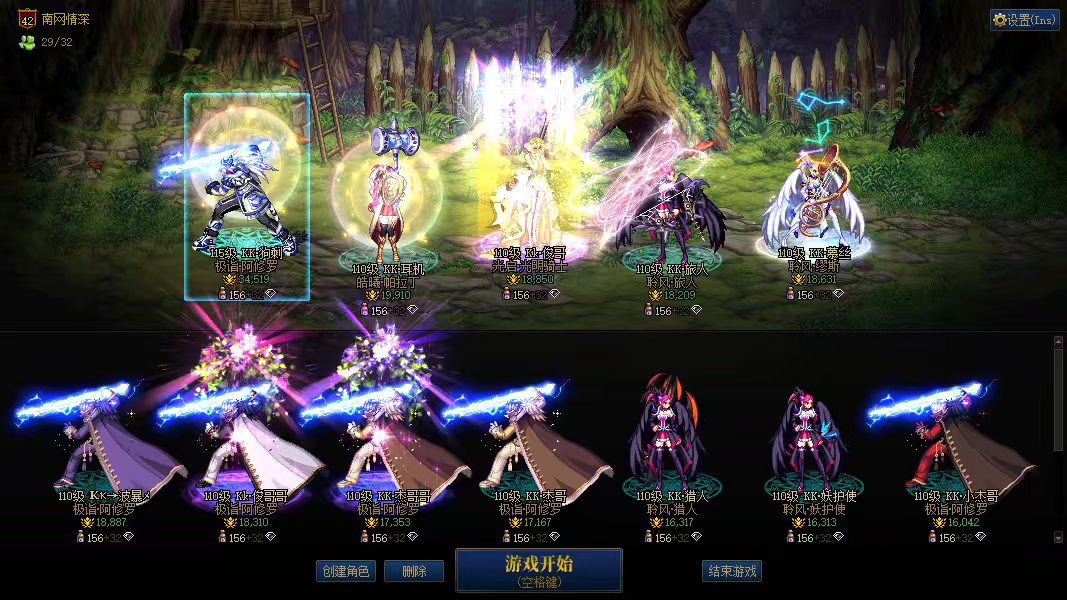End the game via 结束游戏
1067x600 pixels.
732,571
